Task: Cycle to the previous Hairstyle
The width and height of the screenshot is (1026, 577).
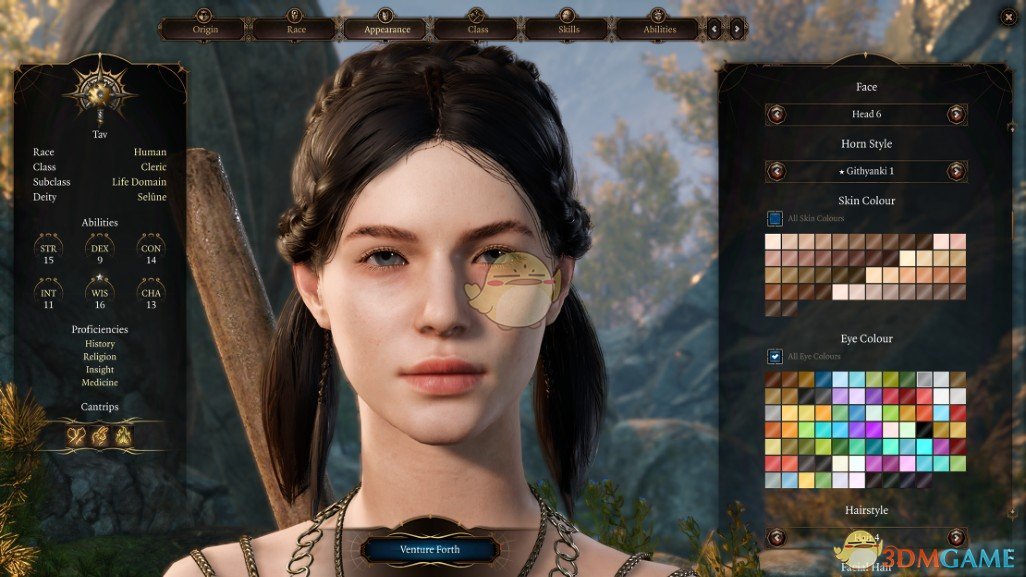Action: click(x=777, y=538)
